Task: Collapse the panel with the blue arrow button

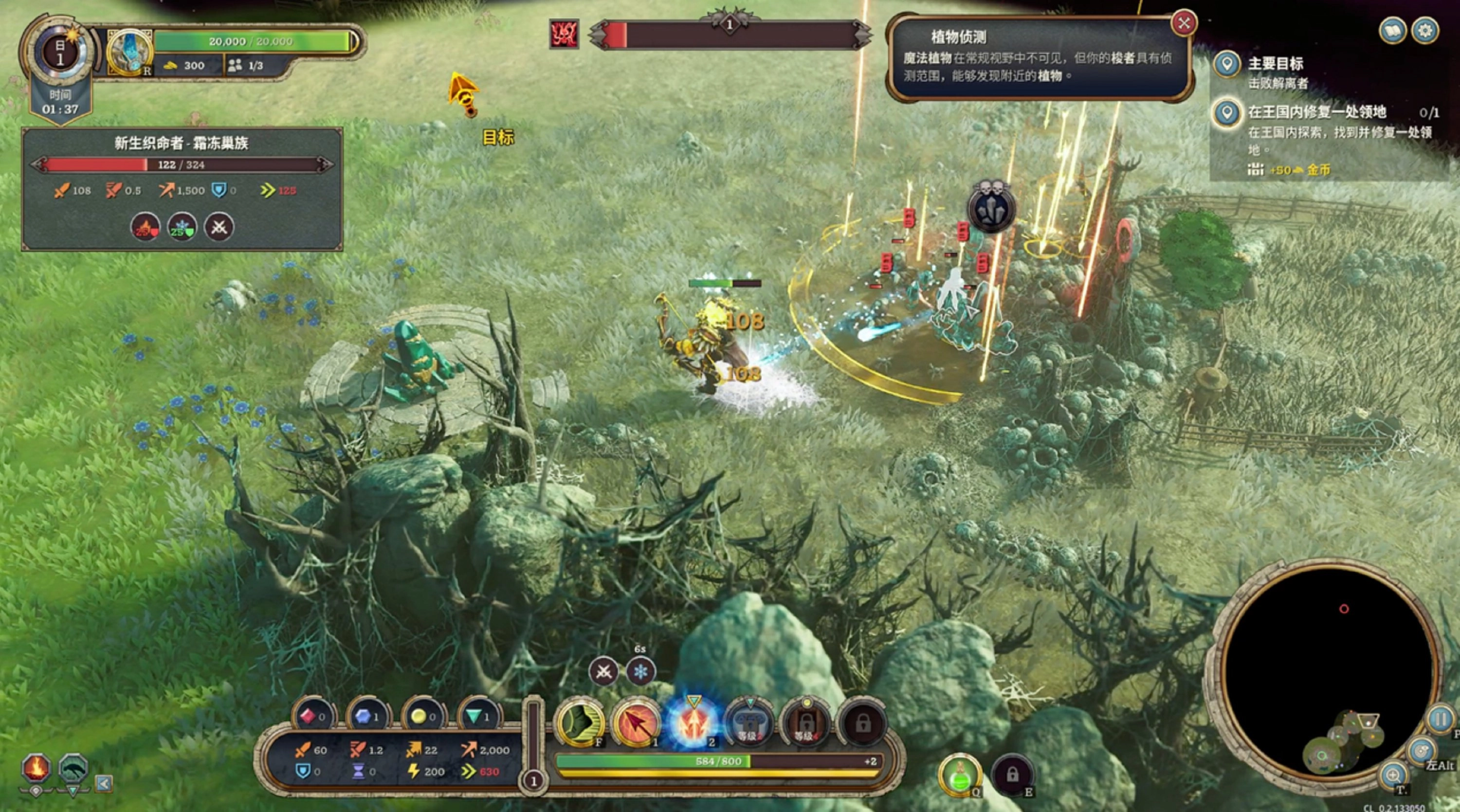Action: pyautogui.click(x=104, y=783)
